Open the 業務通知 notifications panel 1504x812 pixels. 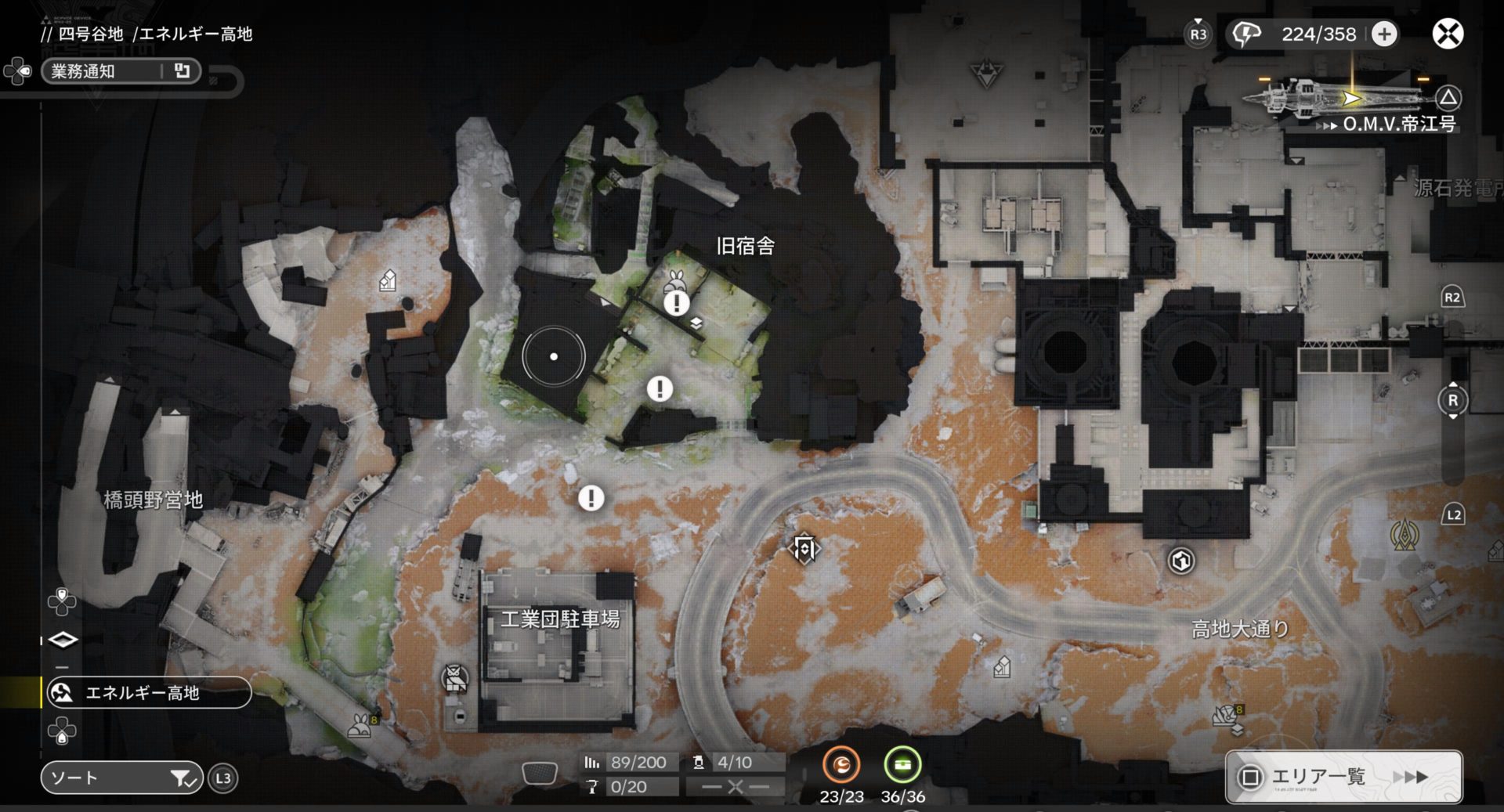(121, 71)
